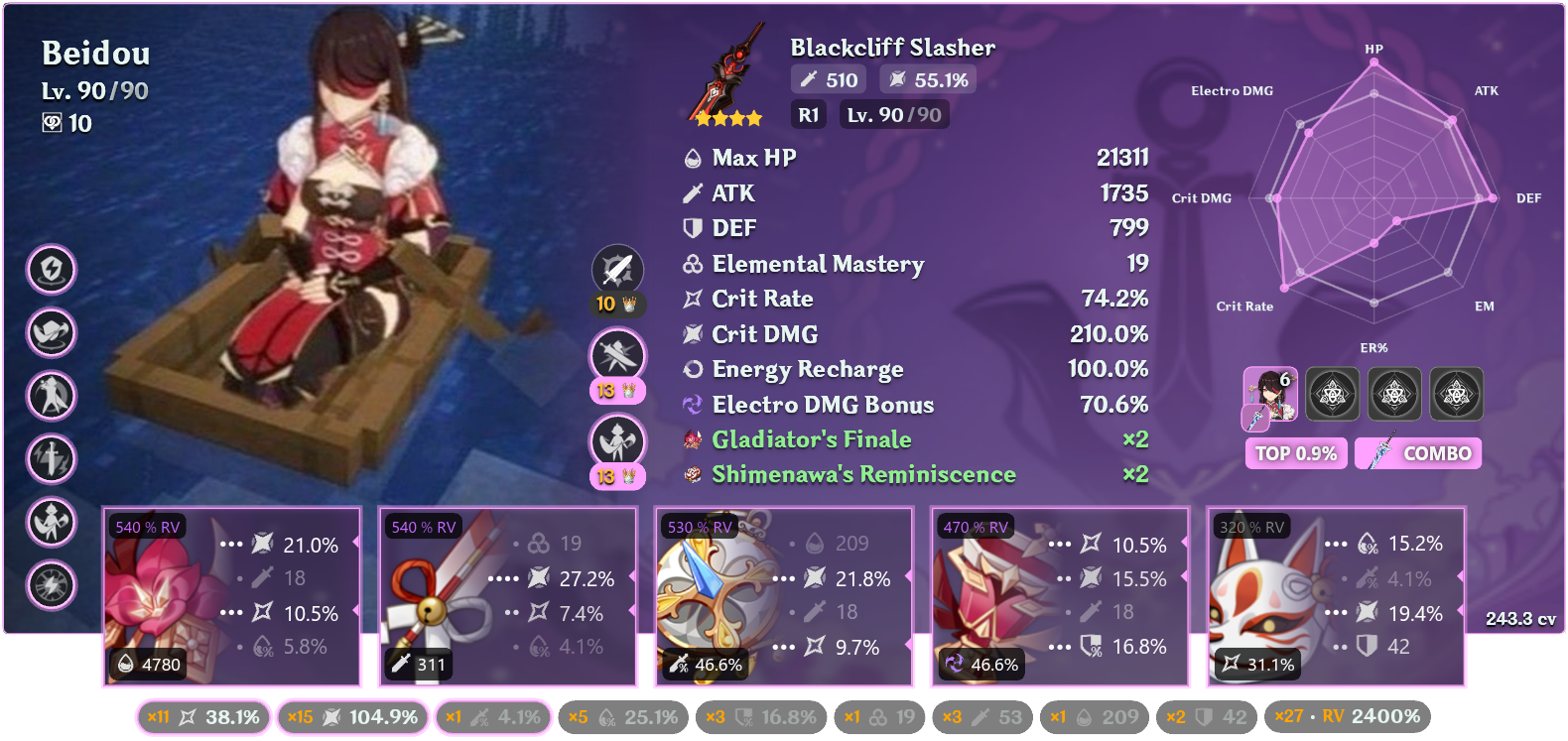Screen dimensions: 1568x741
Task: Select the Electro element icon in the sidebar
Action: click(51, 270)
